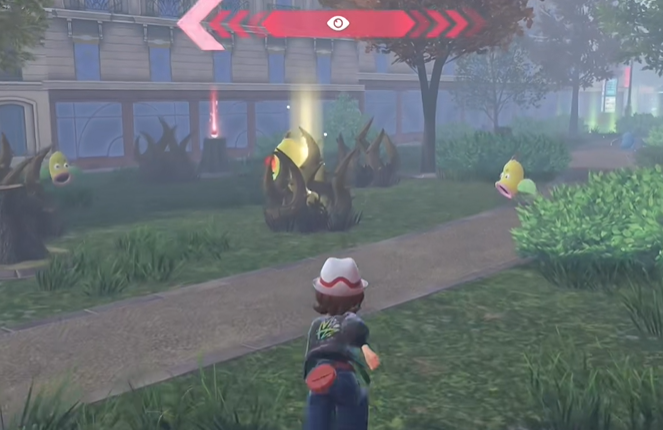Click the eye icon on the red alert banner

click(338, 23)
